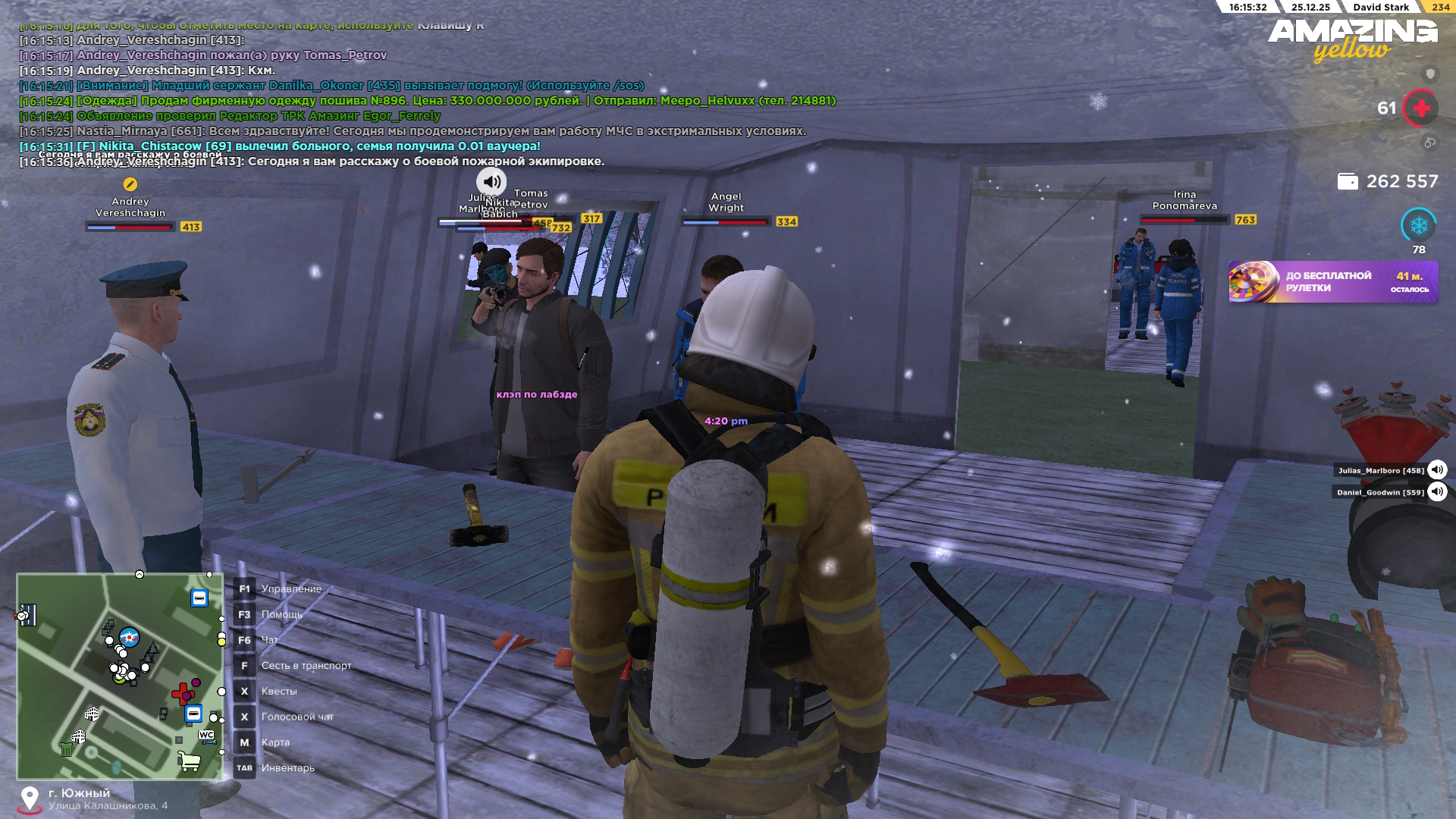
Task: Click the wallet money icon
Action: point(1348,182)
